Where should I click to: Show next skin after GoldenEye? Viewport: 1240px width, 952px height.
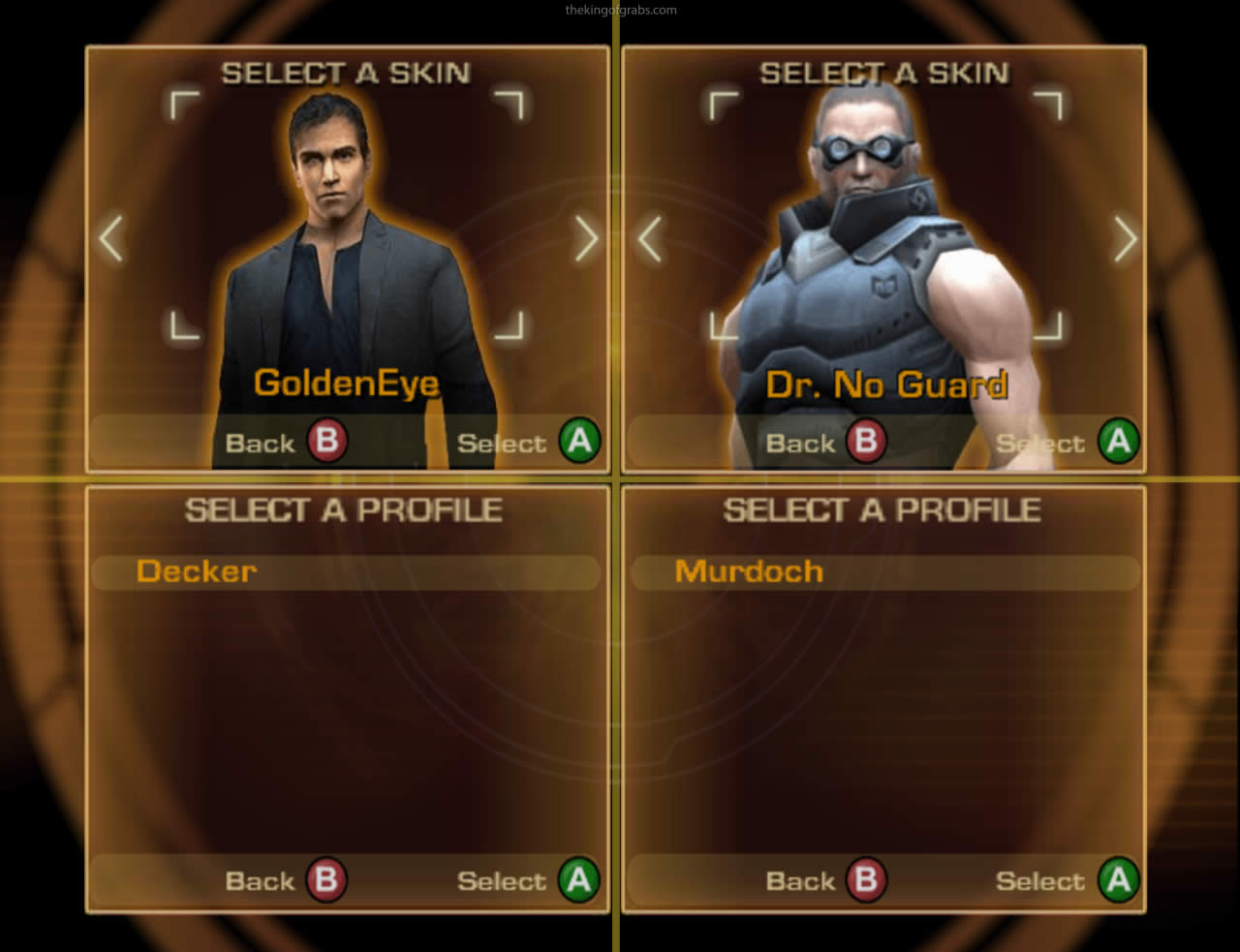586,238
